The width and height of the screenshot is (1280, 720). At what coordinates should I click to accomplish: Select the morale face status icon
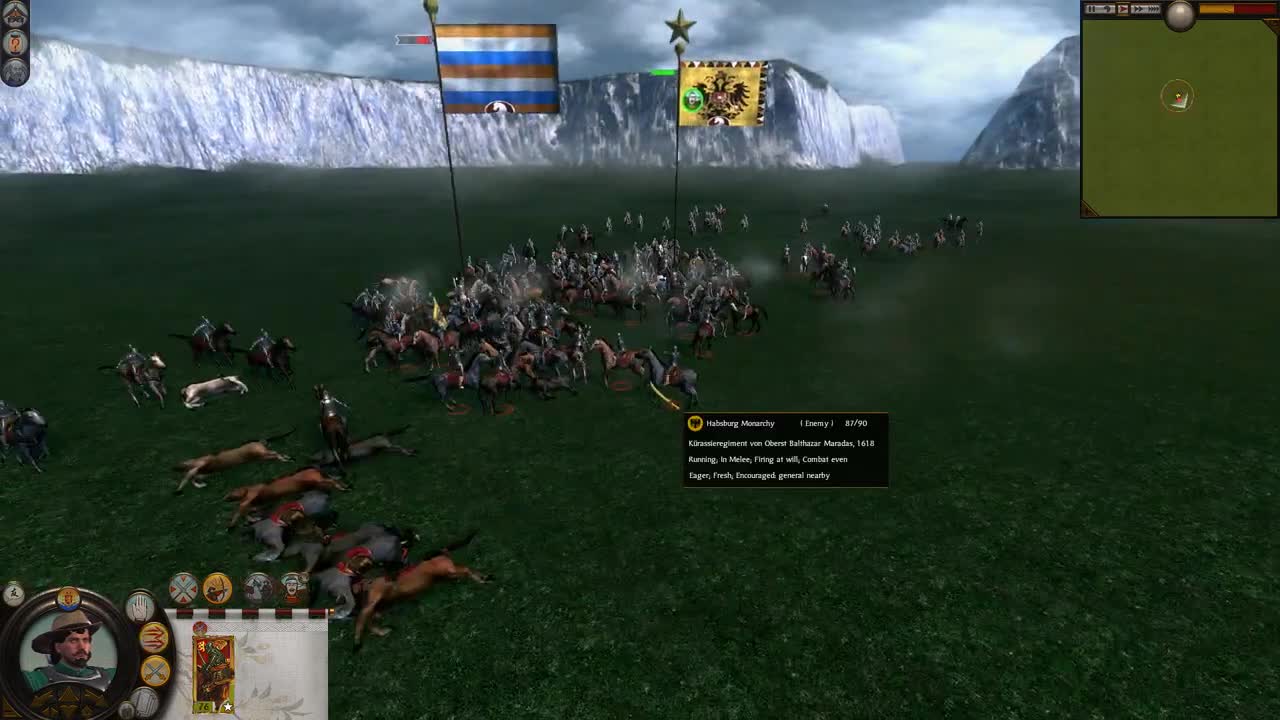291,587
